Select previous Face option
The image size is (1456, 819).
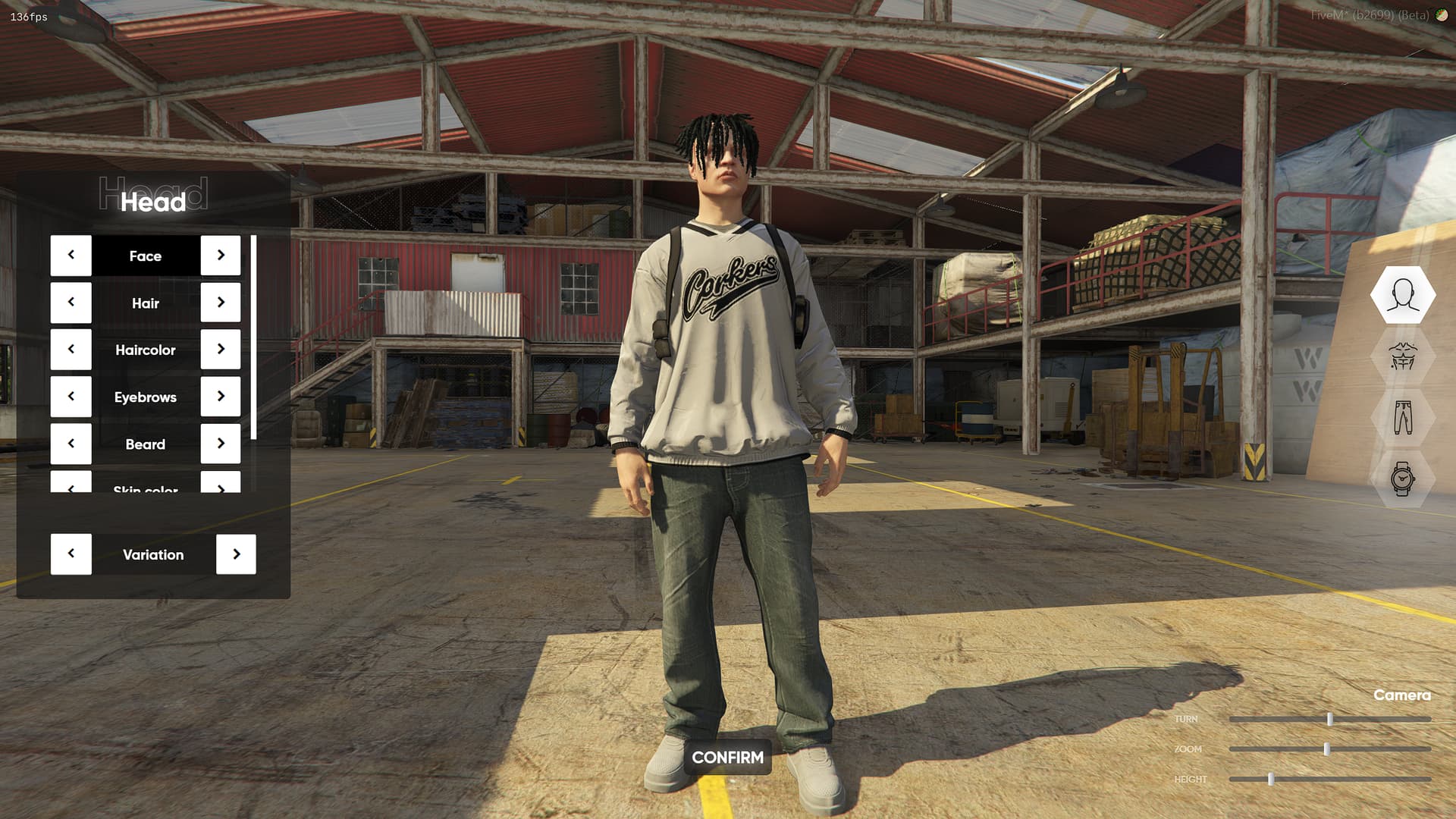click(x=71, y=256)
